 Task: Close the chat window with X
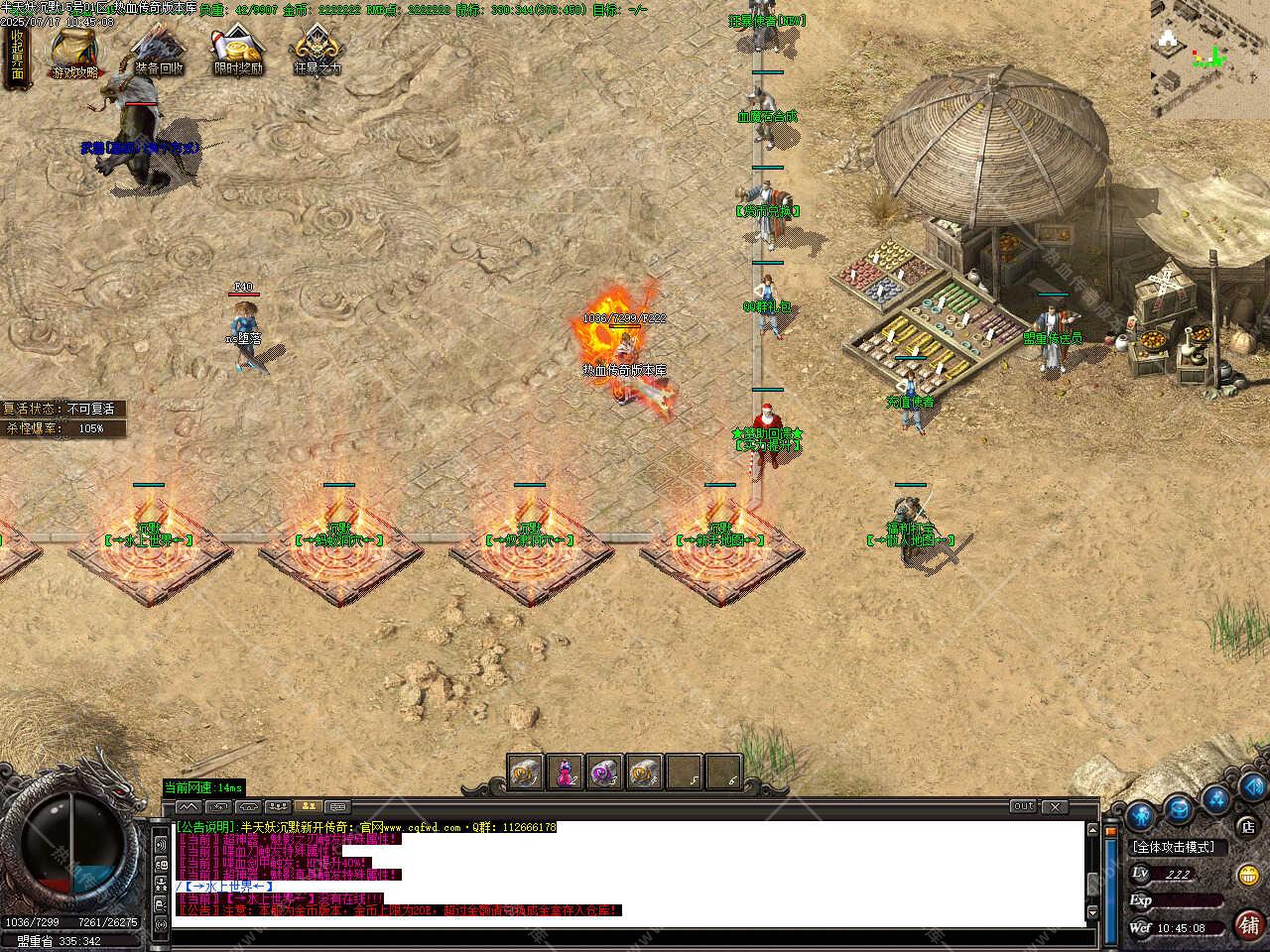pos(1054,807)
